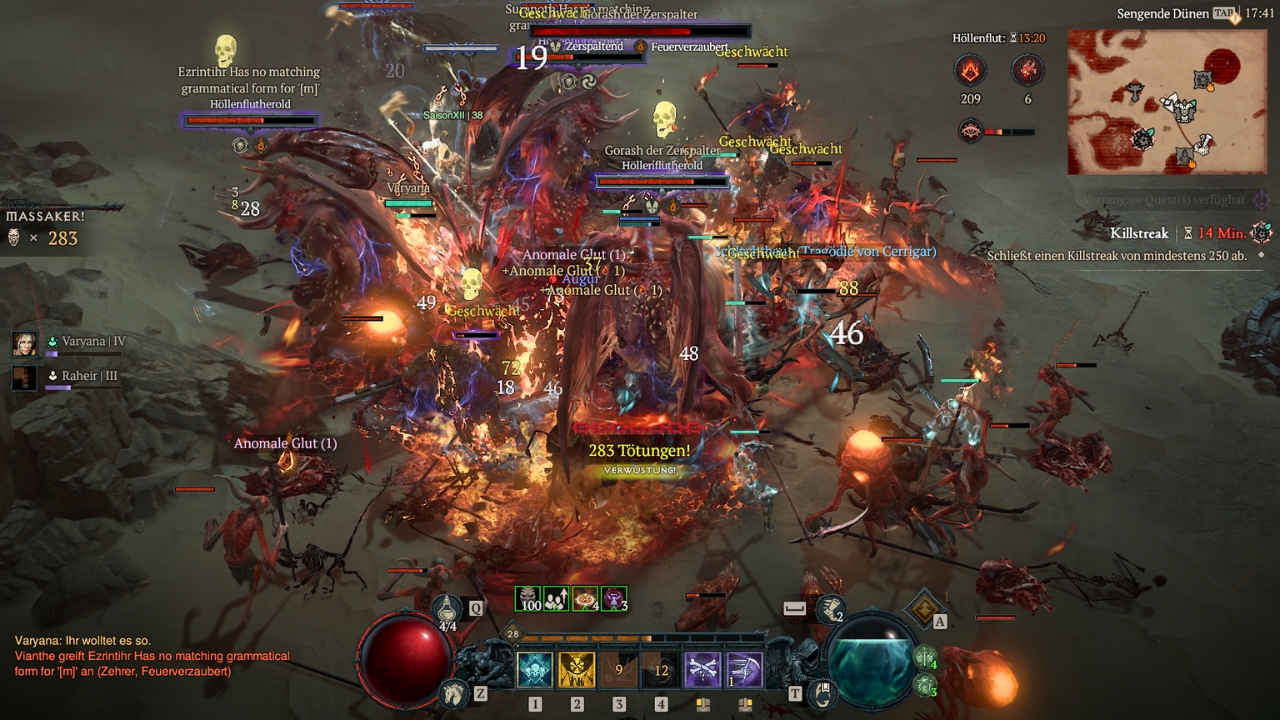Inspect the Höllenflut eye threat meter icon
Viewport: 1280px width, 720px height.
tap(970, 131)
